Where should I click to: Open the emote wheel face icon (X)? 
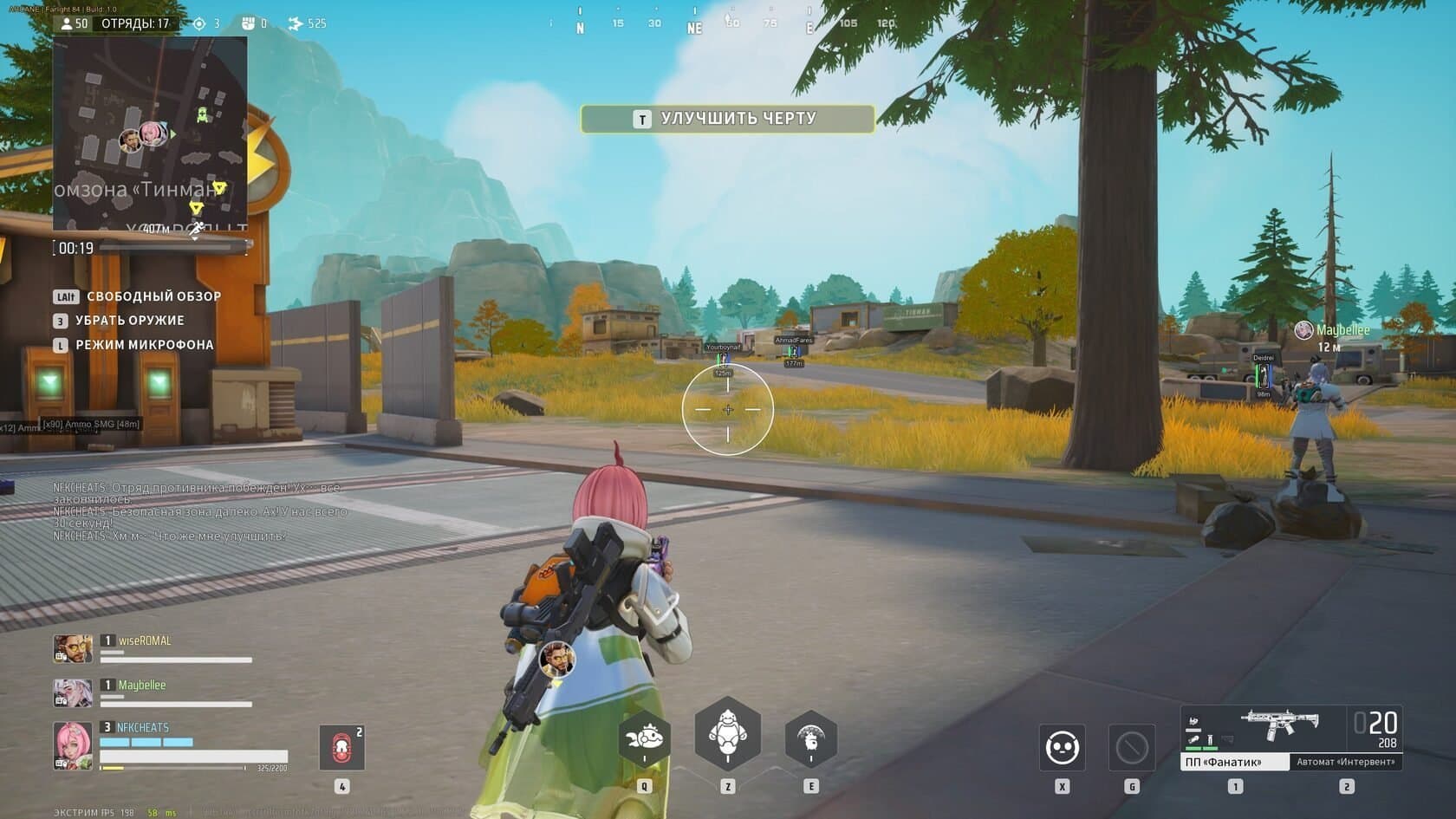1062,746
